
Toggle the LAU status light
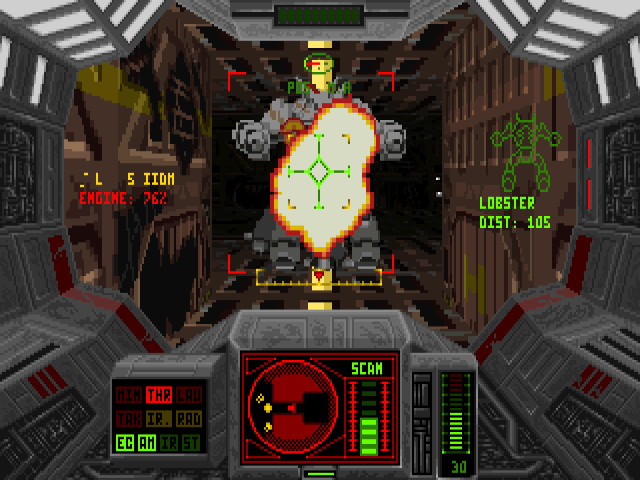[188, 394]
